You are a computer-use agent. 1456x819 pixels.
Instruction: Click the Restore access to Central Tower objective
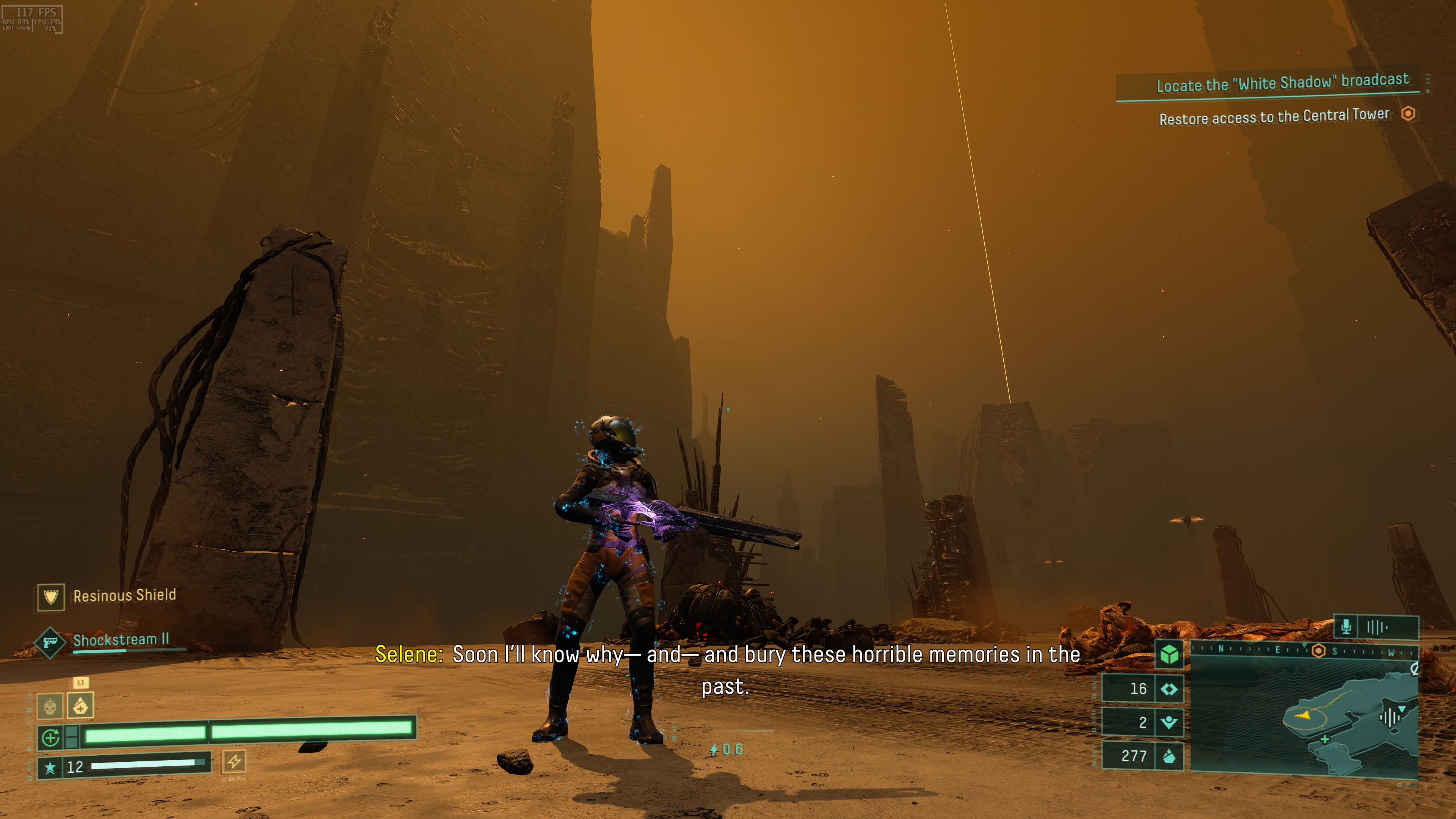click(1274, 117)
